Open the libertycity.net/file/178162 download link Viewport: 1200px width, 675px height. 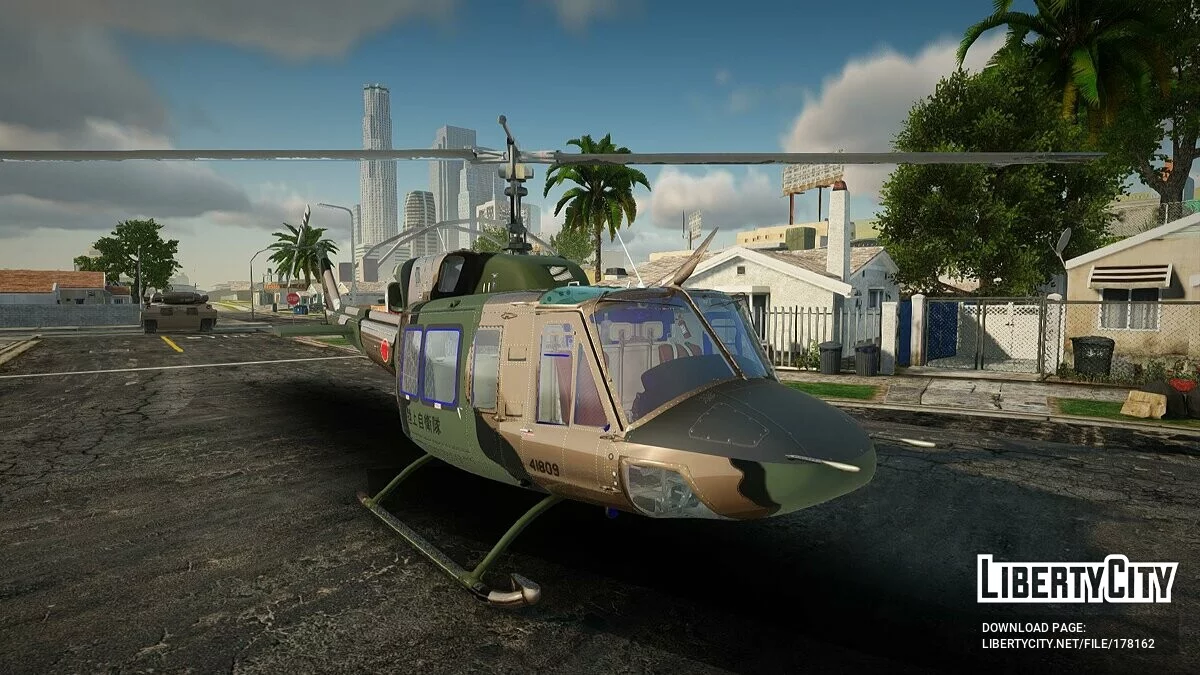pyautogui.click(x=1067, y=644)
